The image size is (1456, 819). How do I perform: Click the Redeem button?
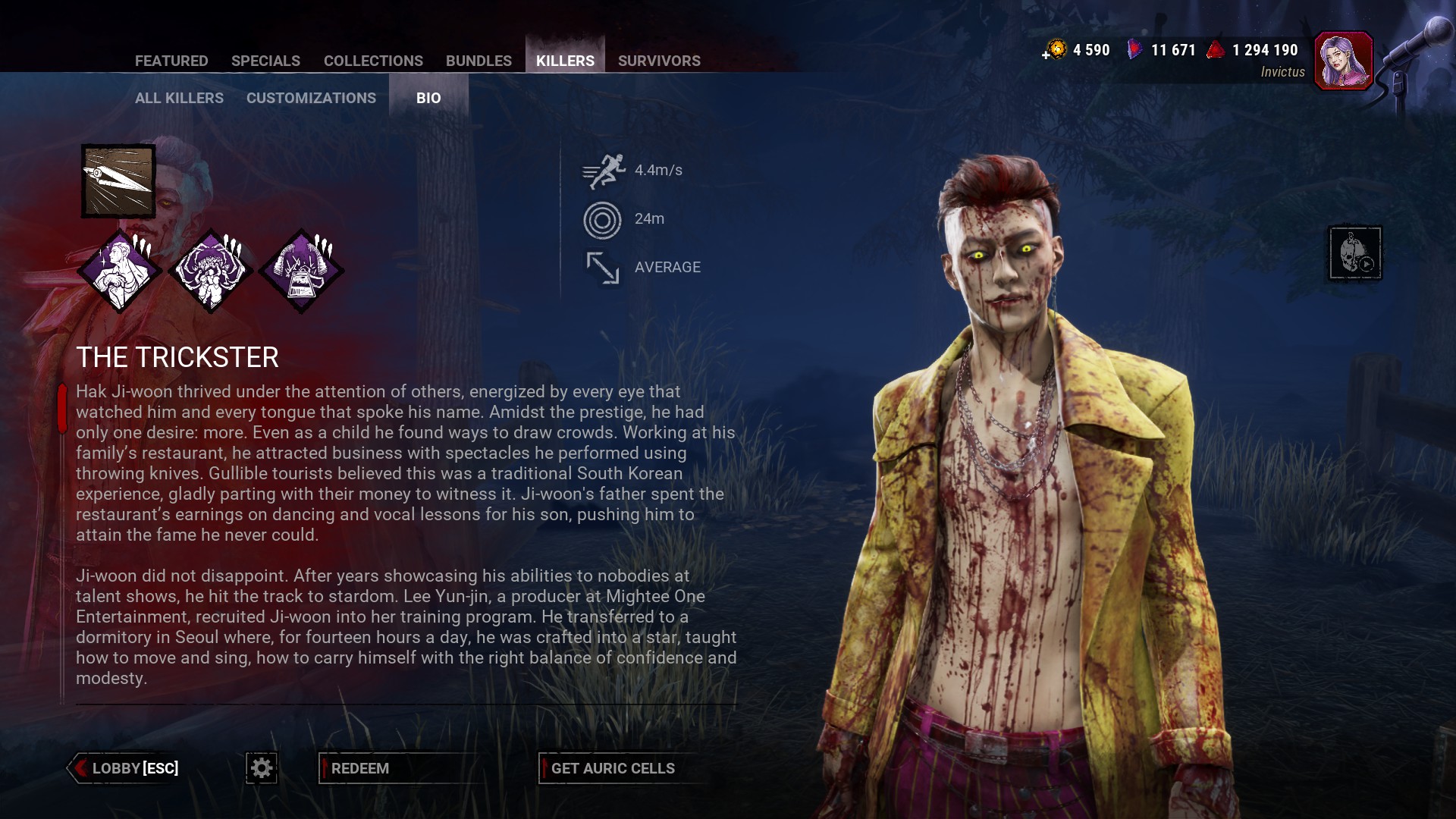click(360, 768)
